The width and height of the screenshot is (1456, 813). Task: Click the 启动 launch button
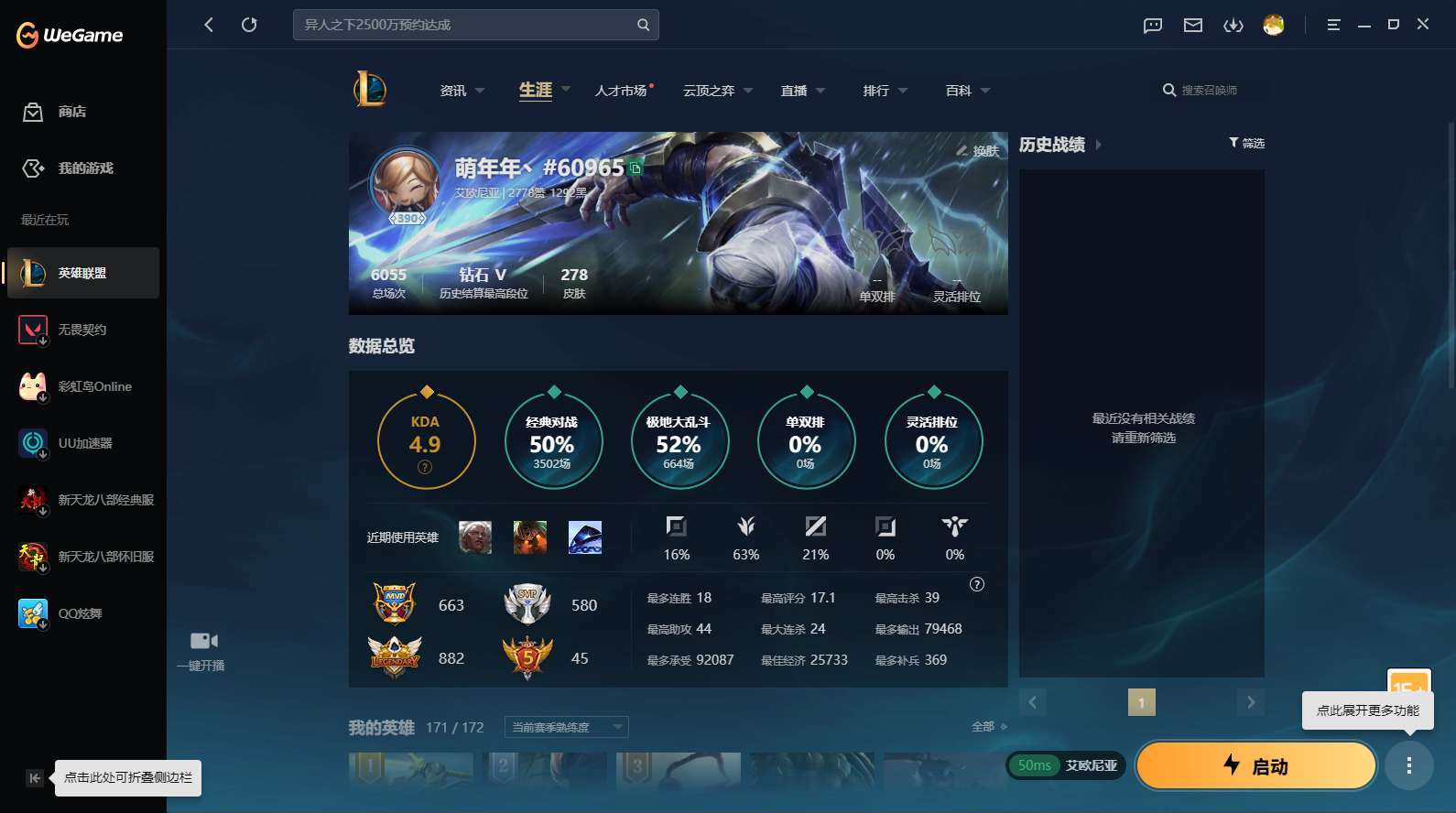pos(1256,766)
